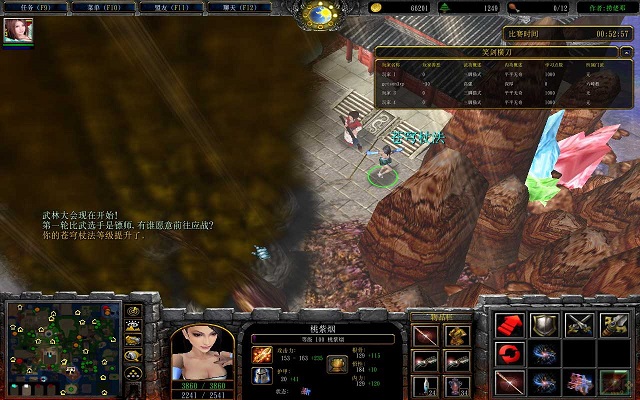Select the golden armor inventory item
This screenshot has height=400, width=640.
[x=455, y=335]
